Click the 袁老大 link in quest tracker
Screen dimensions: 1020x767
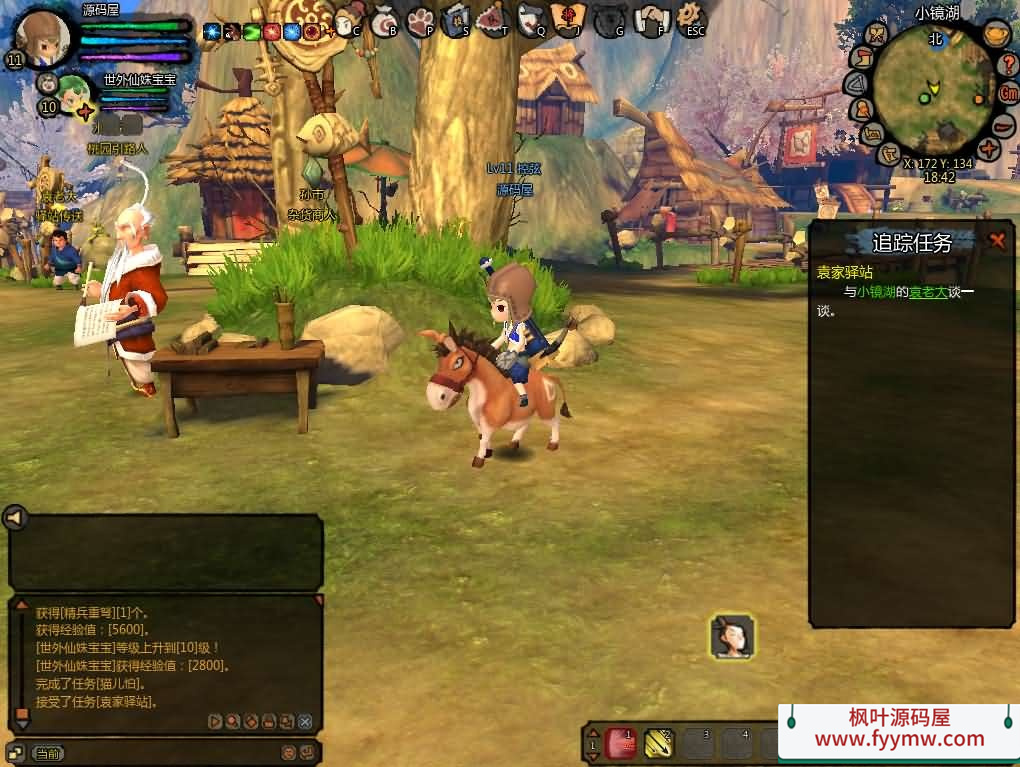pyautogui.click(x=927, y=292)
